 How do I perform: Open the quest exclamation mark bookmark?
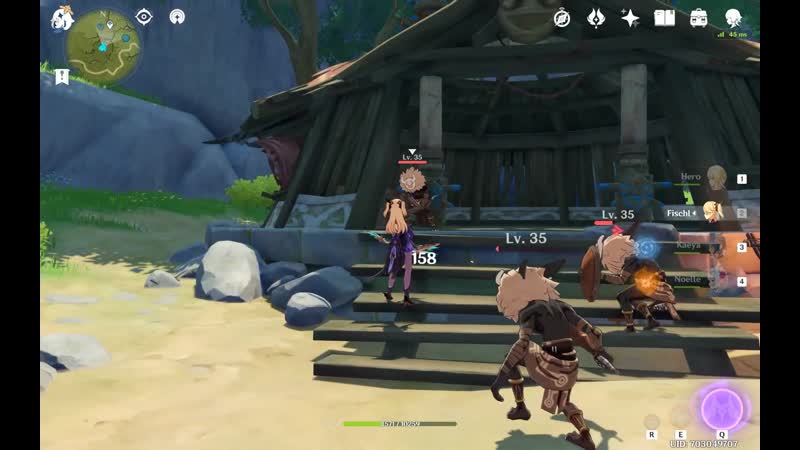(62, 75)
